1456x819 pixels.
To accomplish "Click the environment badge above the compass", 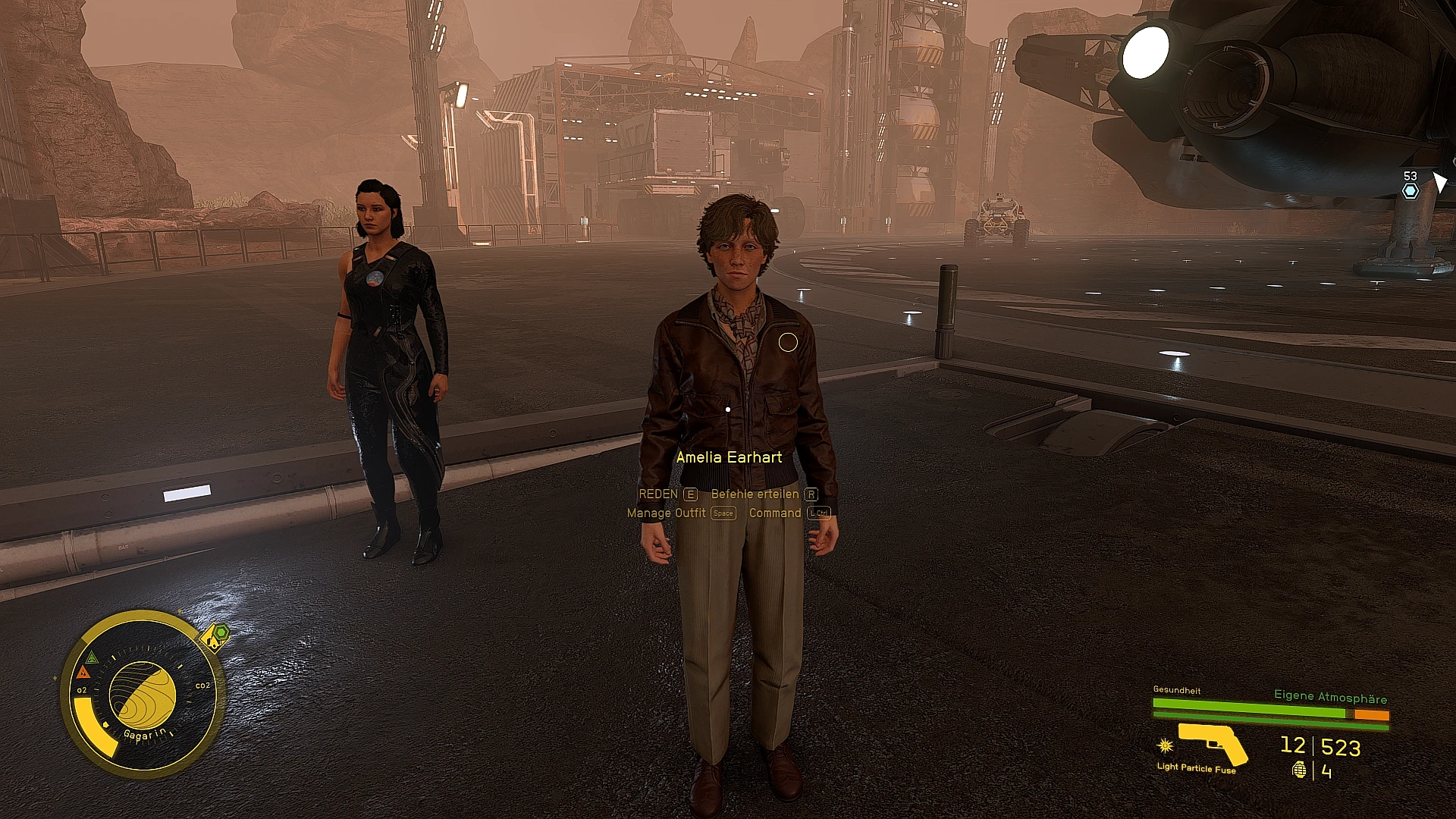I will pyautogui.click(x=213, y=637).
